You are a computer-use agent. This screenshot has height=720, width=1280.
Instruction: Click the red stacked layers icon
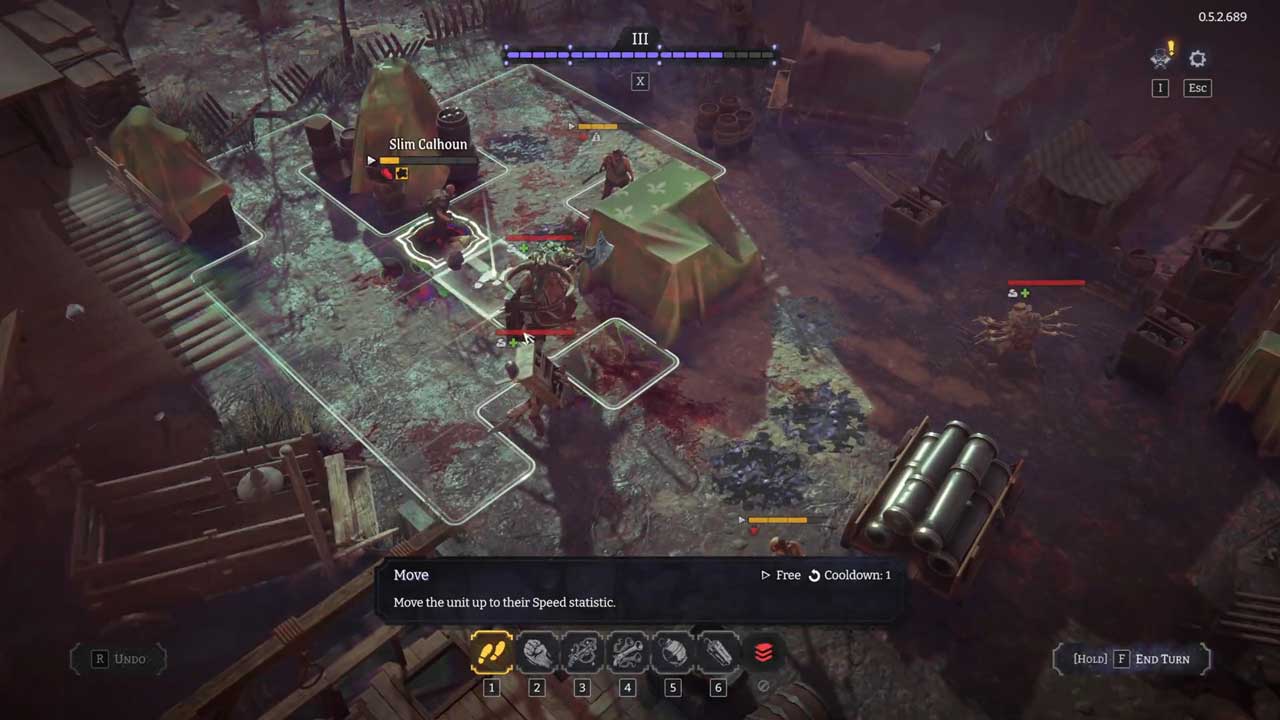tap(763, 653)
